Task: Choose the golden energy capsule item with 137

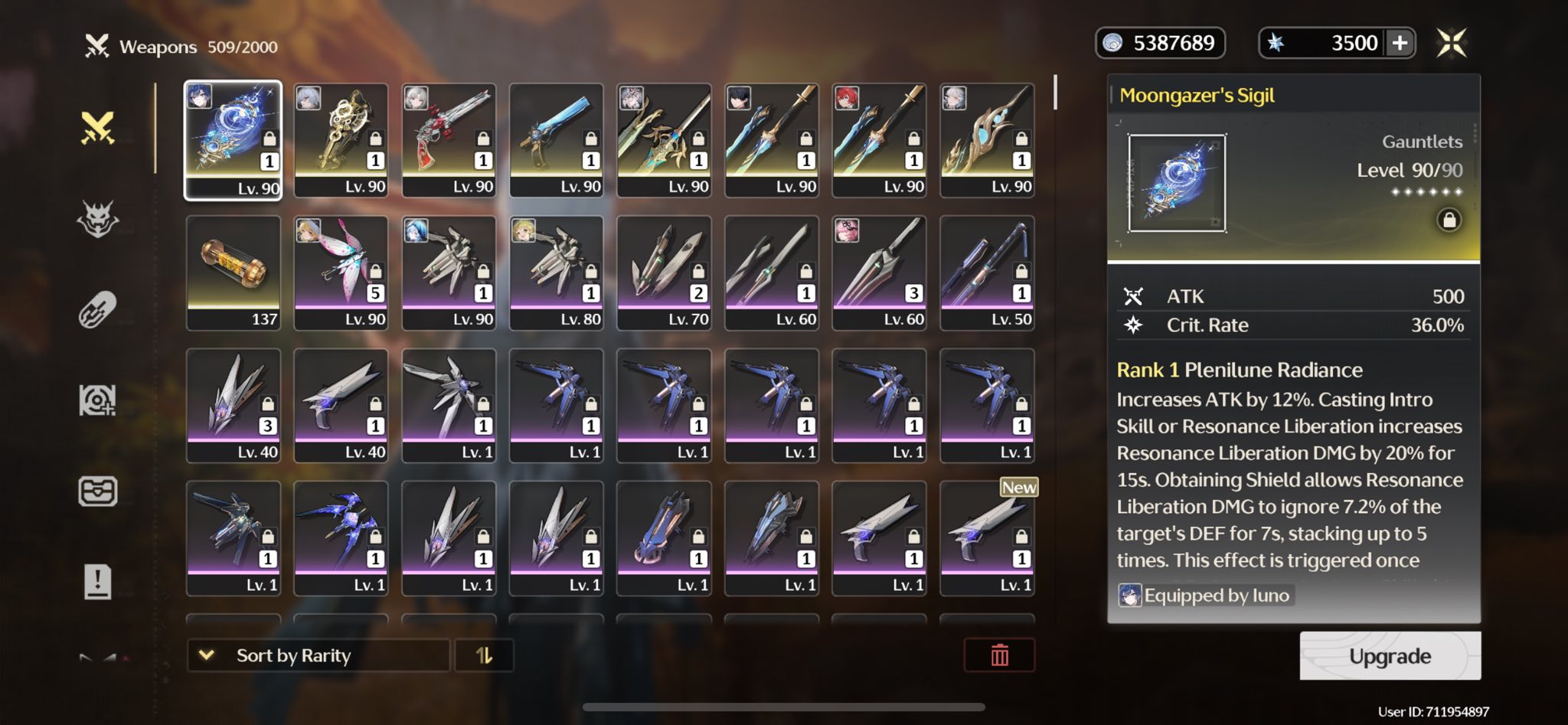Action: [234, 273]
